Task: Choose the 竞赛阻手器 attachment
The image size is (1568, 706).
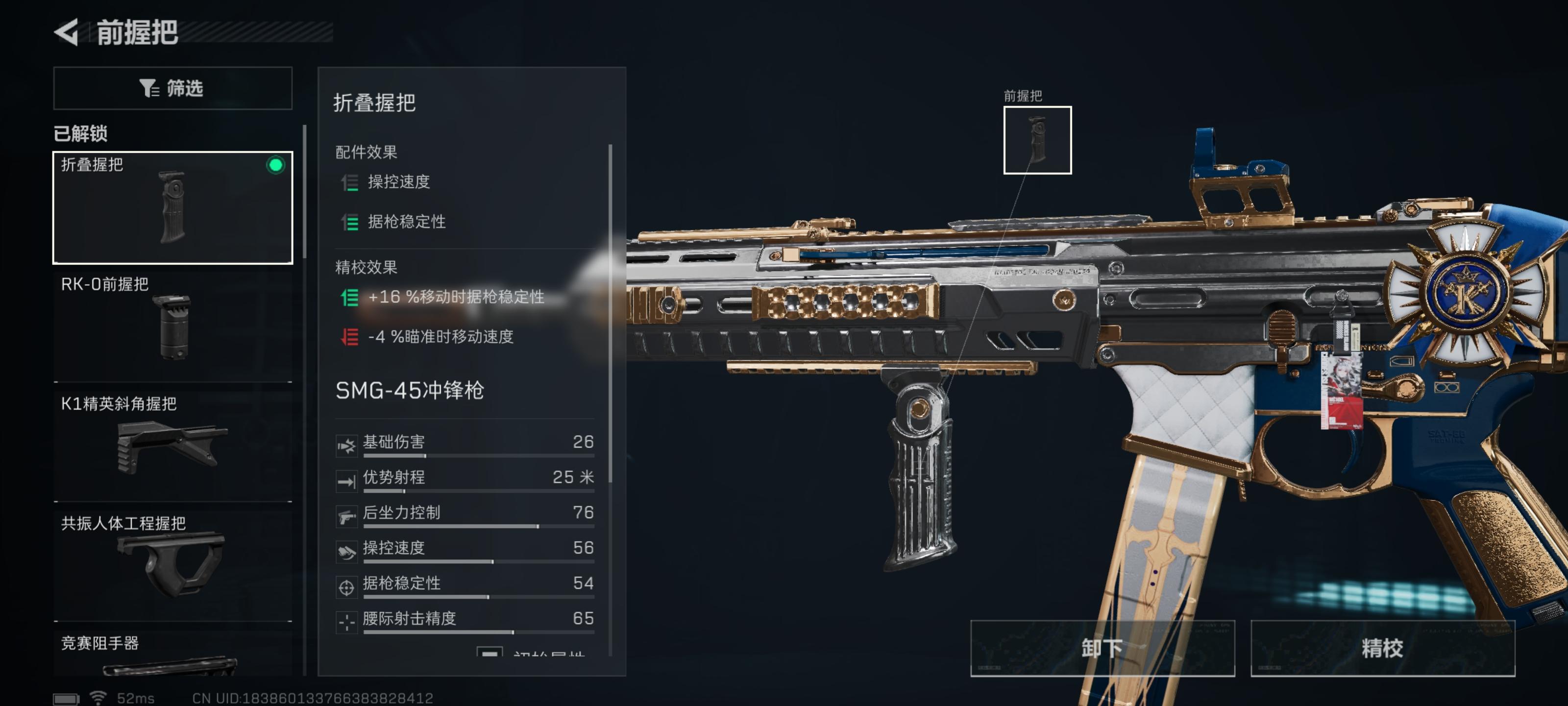Action: pos(173,656)
